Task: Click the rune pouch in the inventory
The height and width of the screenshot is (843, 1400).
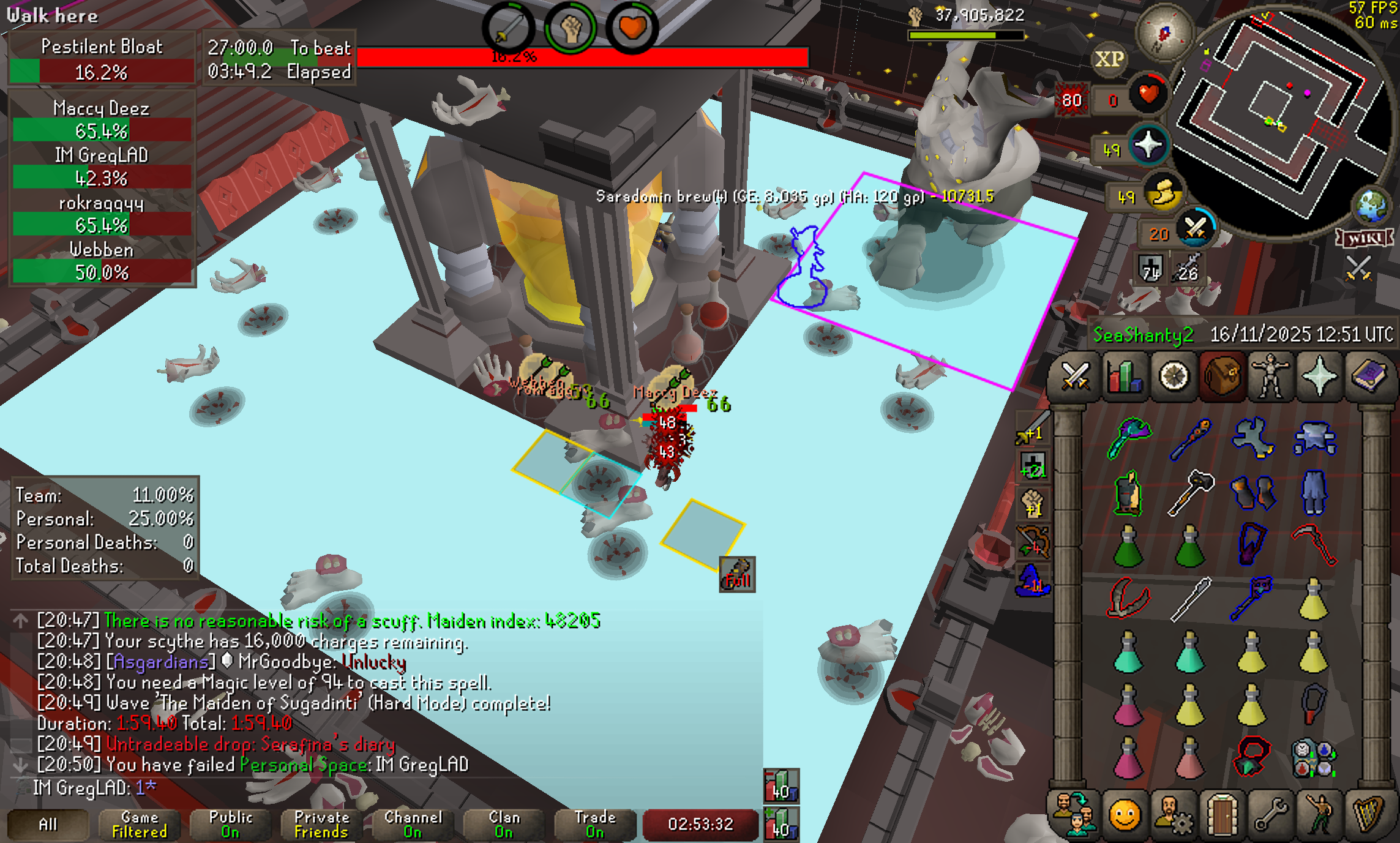Action: tap(1313, 758)
